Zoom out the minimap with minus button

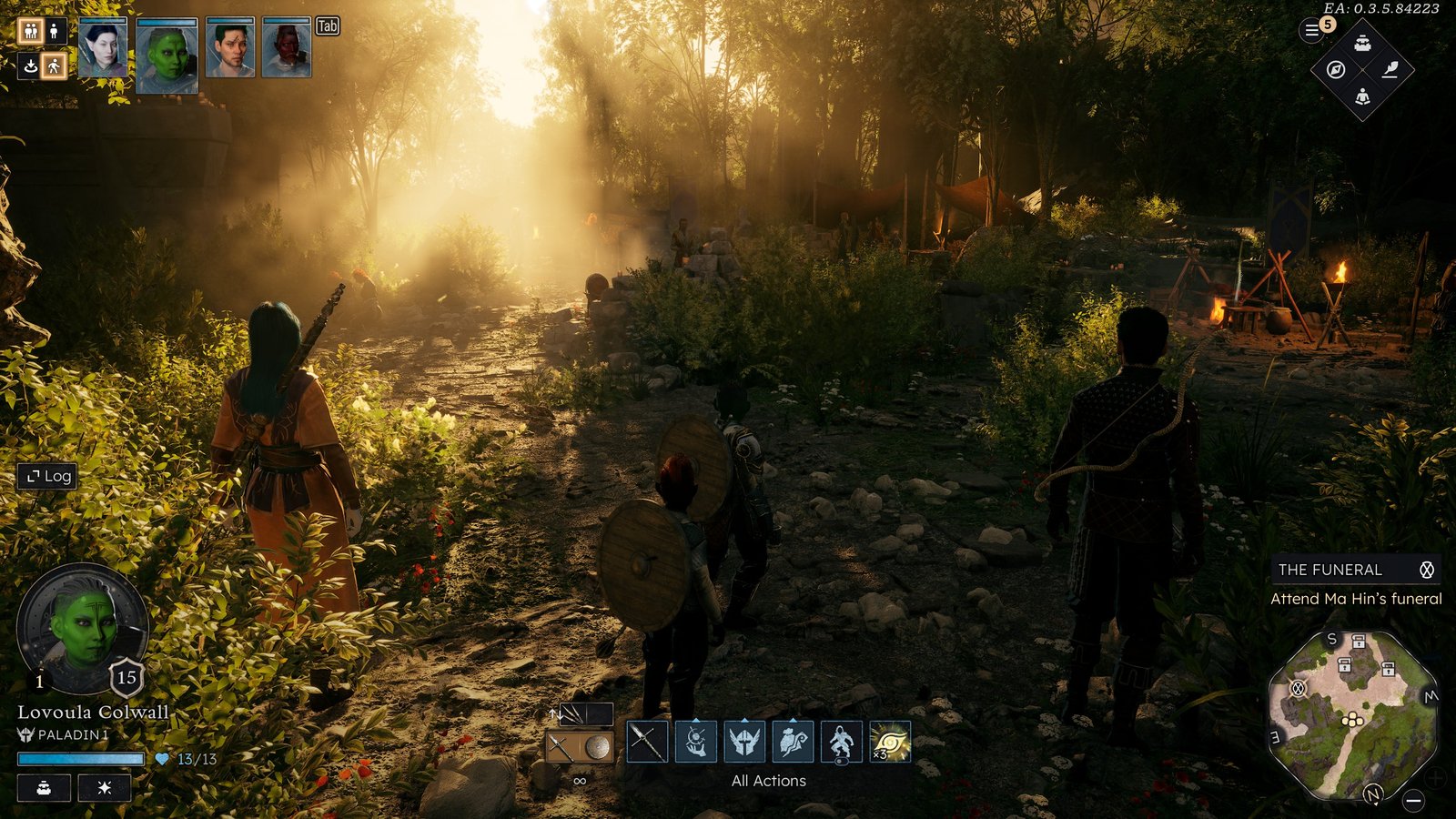pyautogui.click(x=1413, y=801)
